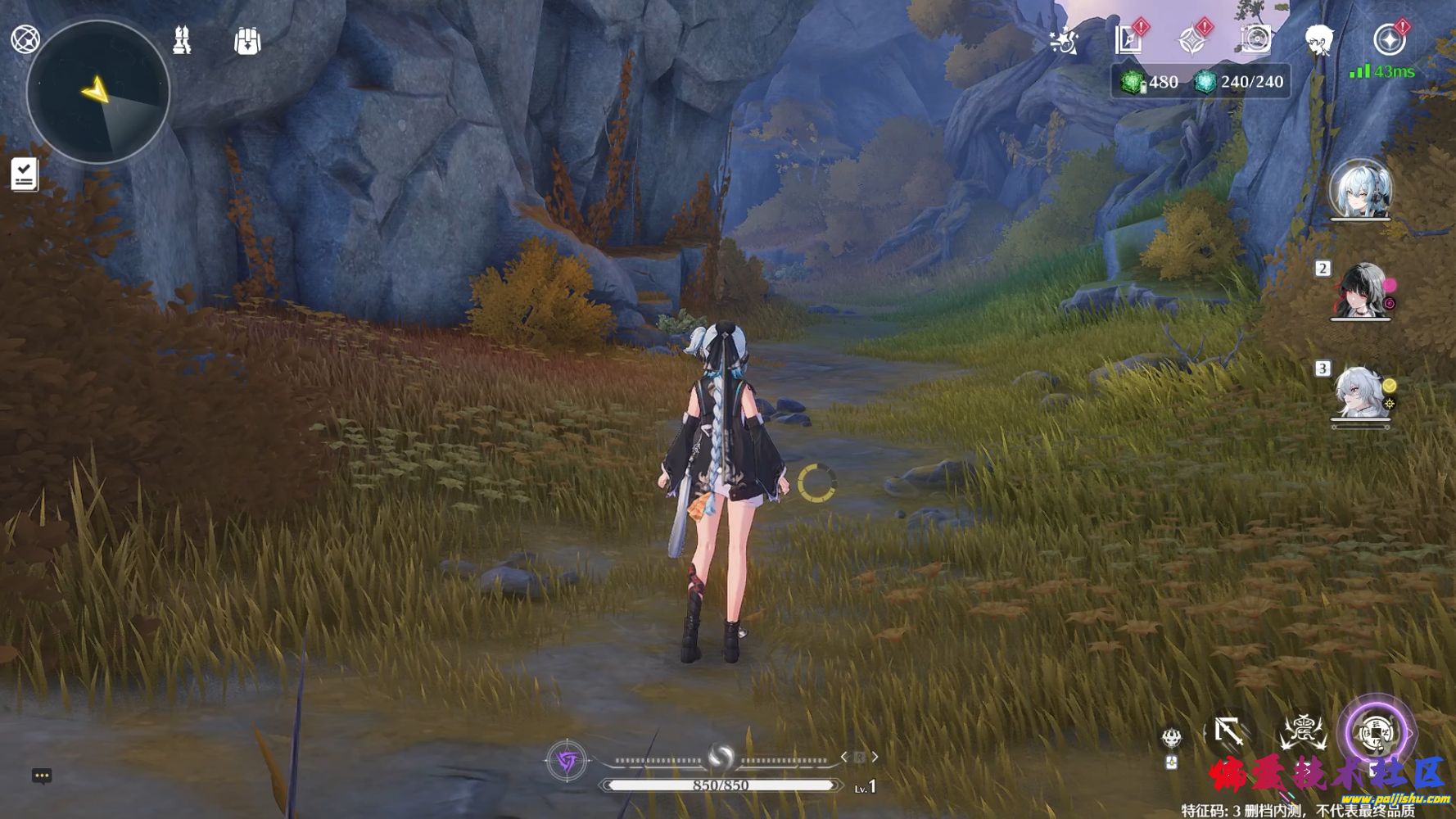Click the purple triangle emblem by the HP bar
Image resolution: width=1456 pixels, height=819 pixels.
pos(566,762)
